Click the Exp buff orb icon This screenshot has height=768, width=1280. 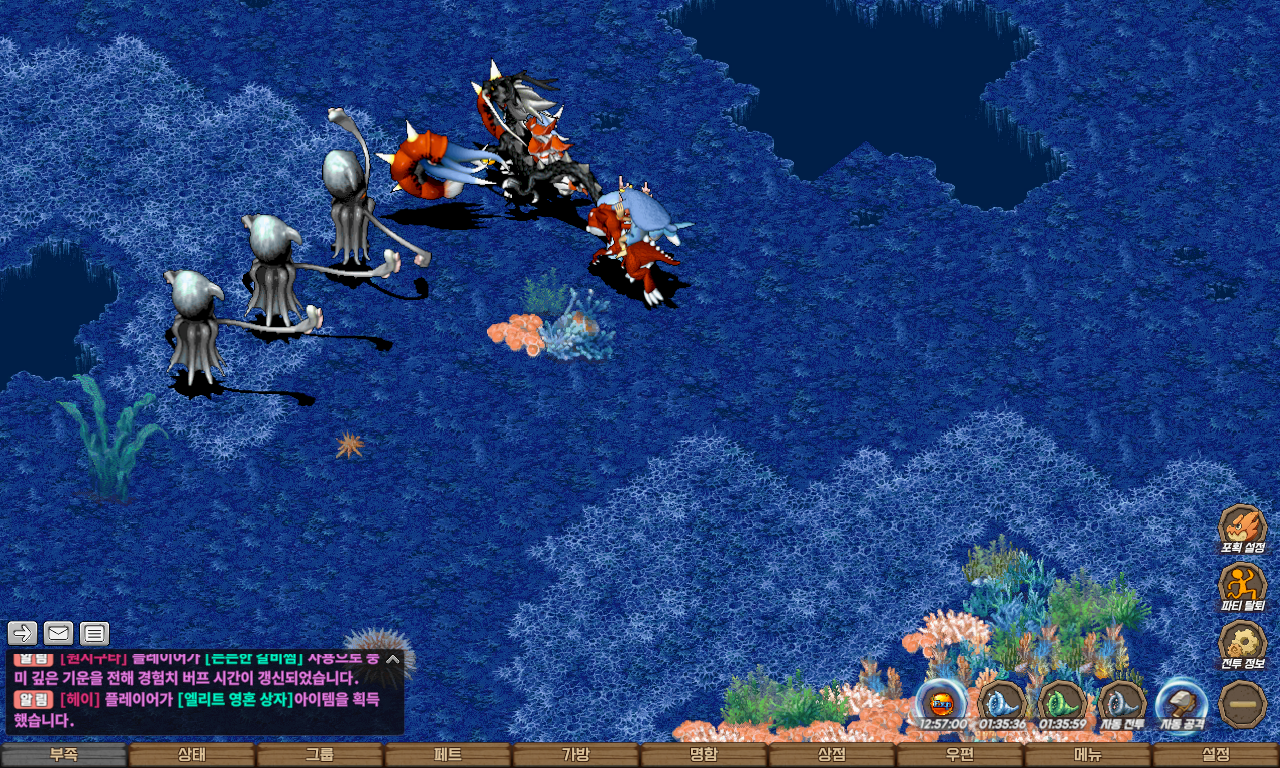(x=942, y=703)
